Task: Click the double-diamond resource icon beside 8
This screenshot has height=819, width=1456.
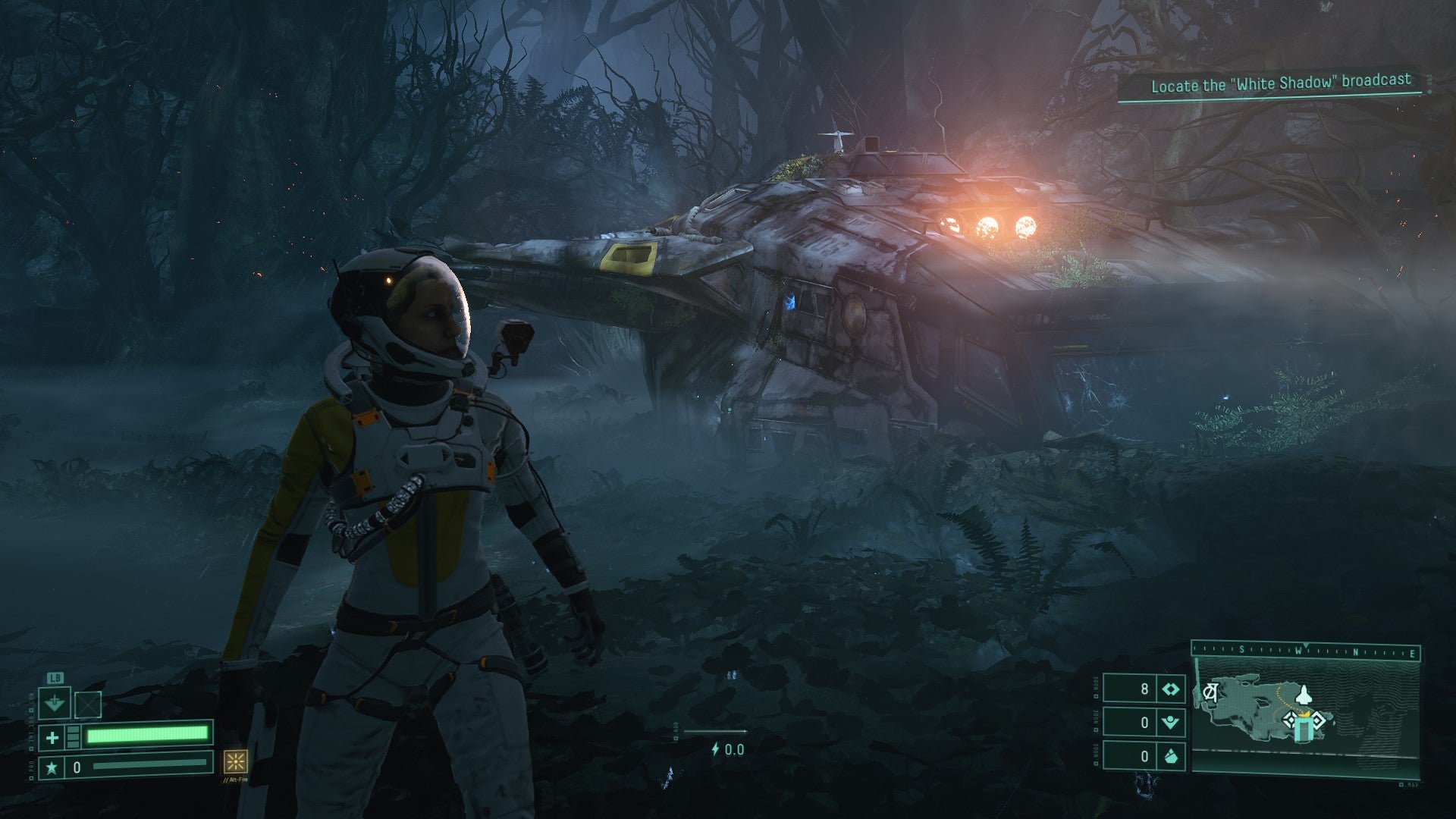Action: click(1171, 689)
